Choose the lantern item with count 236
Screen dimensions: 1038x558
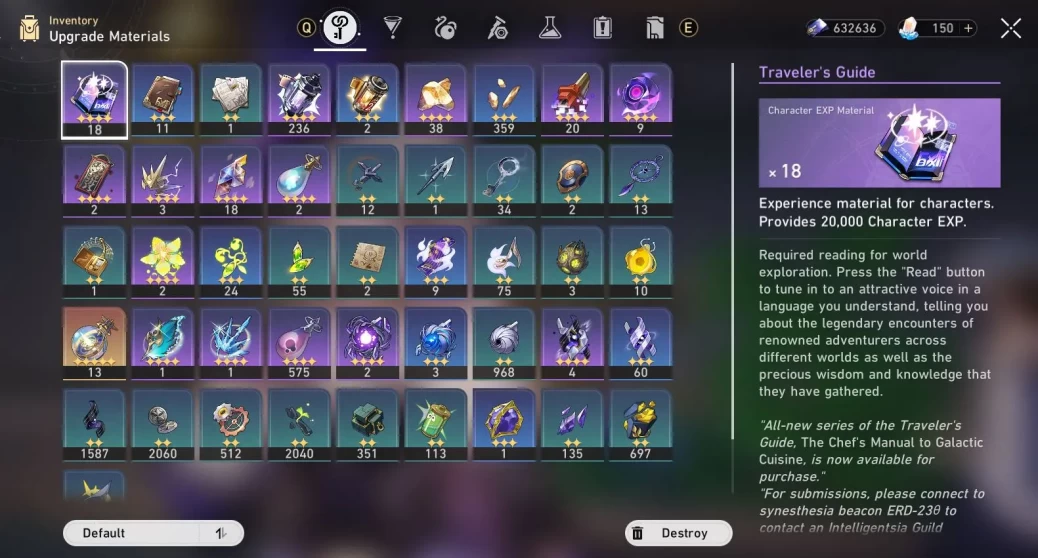tap(299, 98)
